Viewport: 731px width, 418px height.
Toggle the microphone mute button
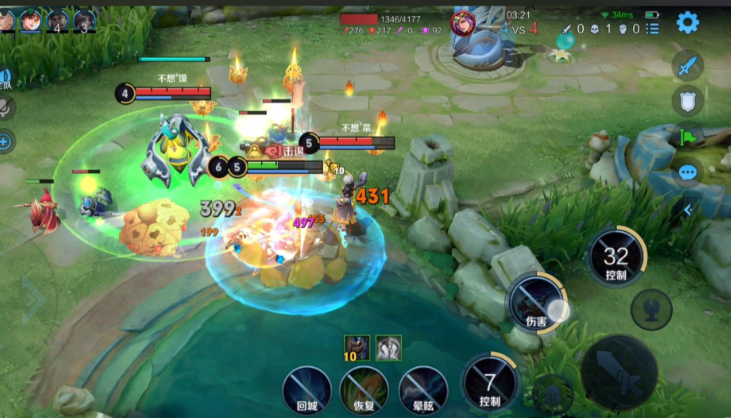[x=5, y=109]
